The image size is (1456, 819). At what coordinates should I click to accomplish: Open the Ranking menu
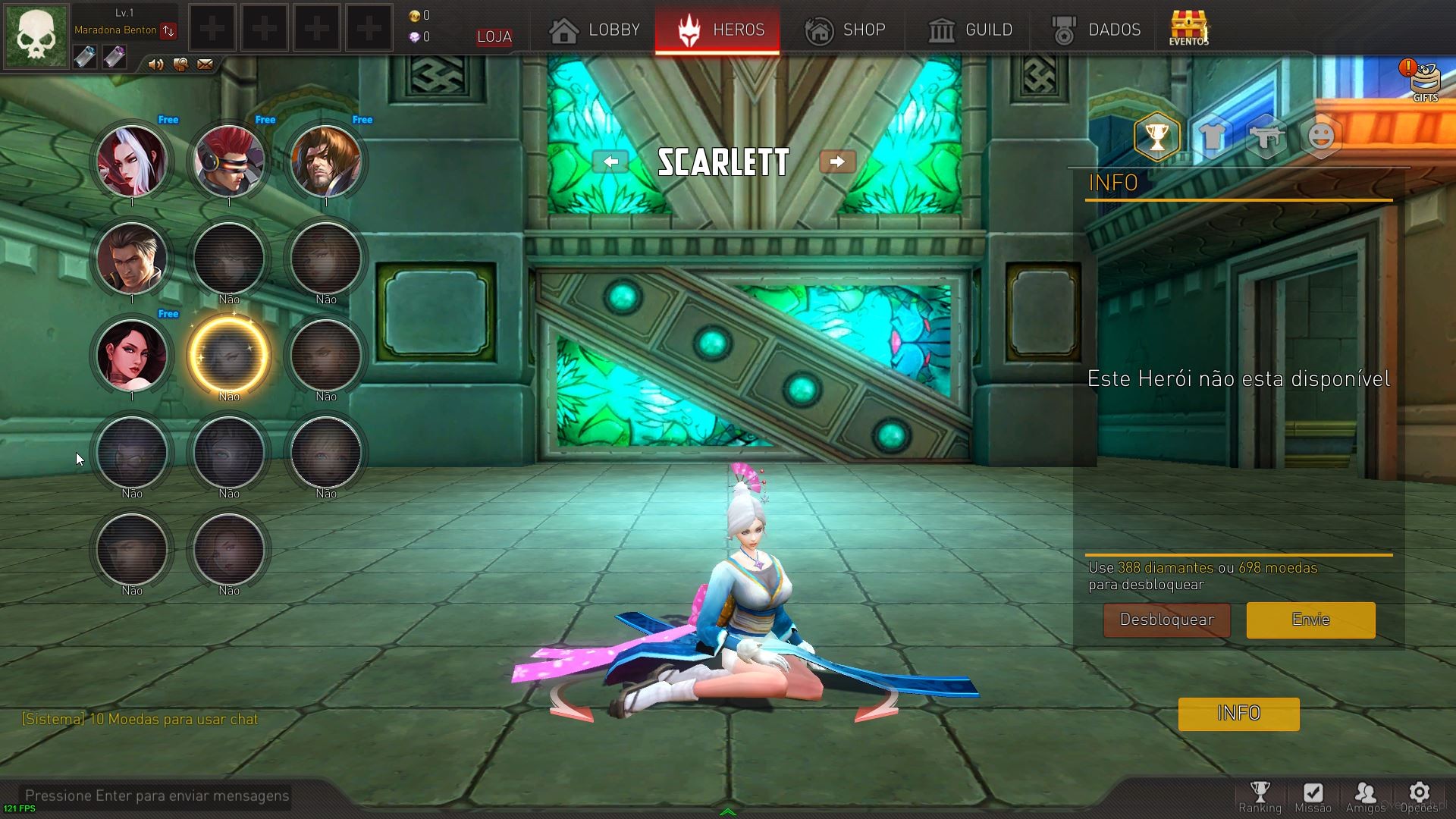pyautogui.click(x=1260, y=797)
